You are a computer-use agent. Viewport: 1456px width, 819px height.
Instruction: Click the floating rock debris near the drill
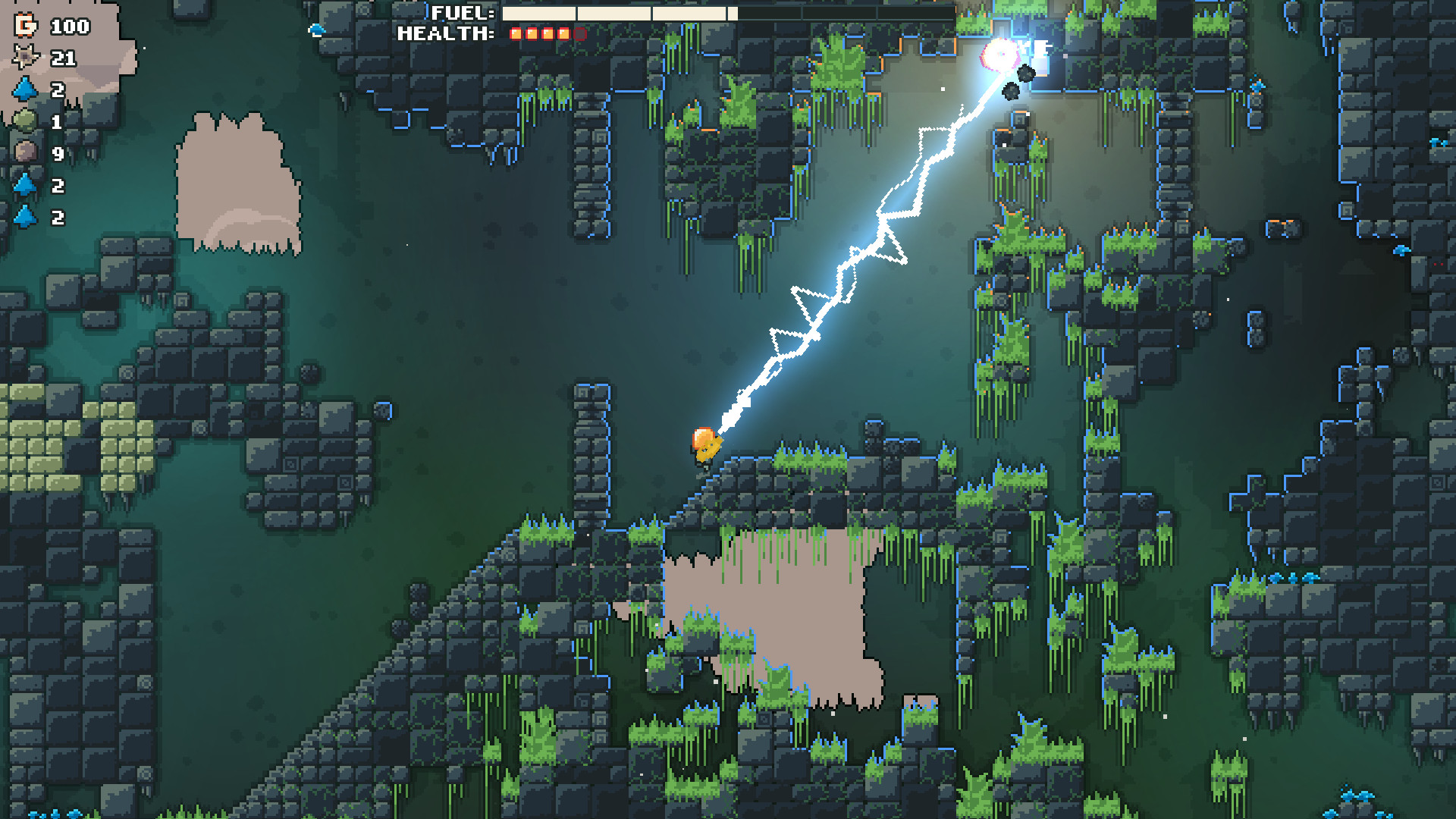pyautogui.click(x=1025, y=71)
